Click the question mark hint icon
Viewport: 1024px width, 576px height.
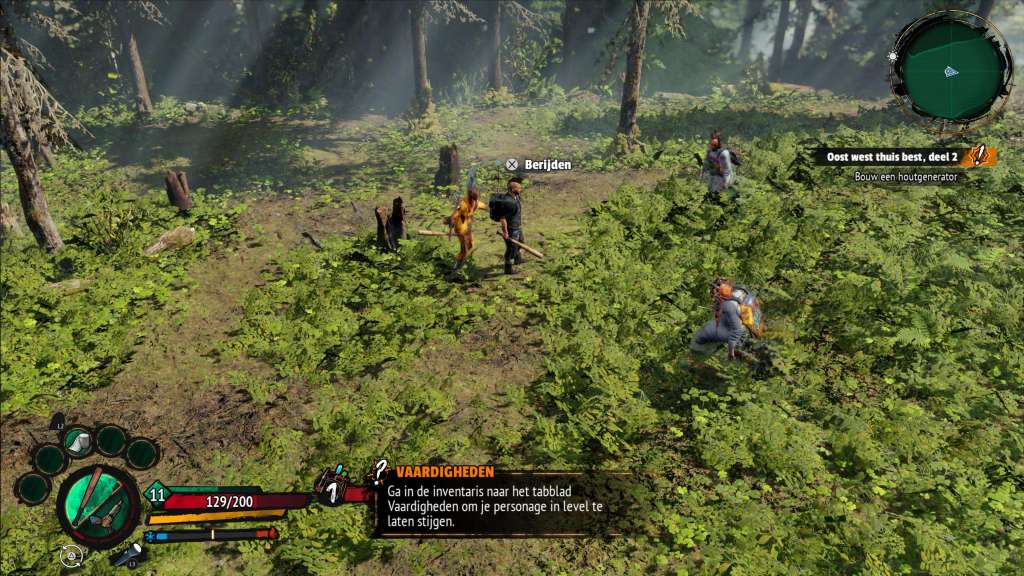tap(380, 472)
